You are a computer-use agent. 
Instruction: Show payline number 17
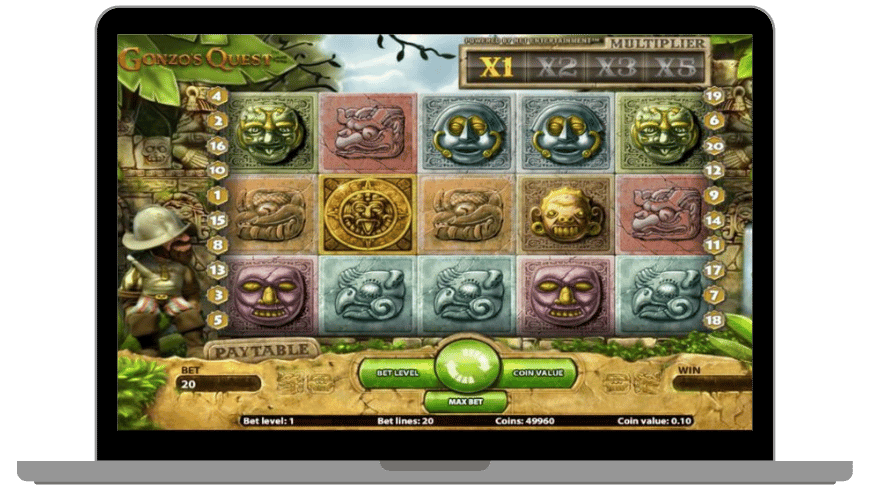713,270
